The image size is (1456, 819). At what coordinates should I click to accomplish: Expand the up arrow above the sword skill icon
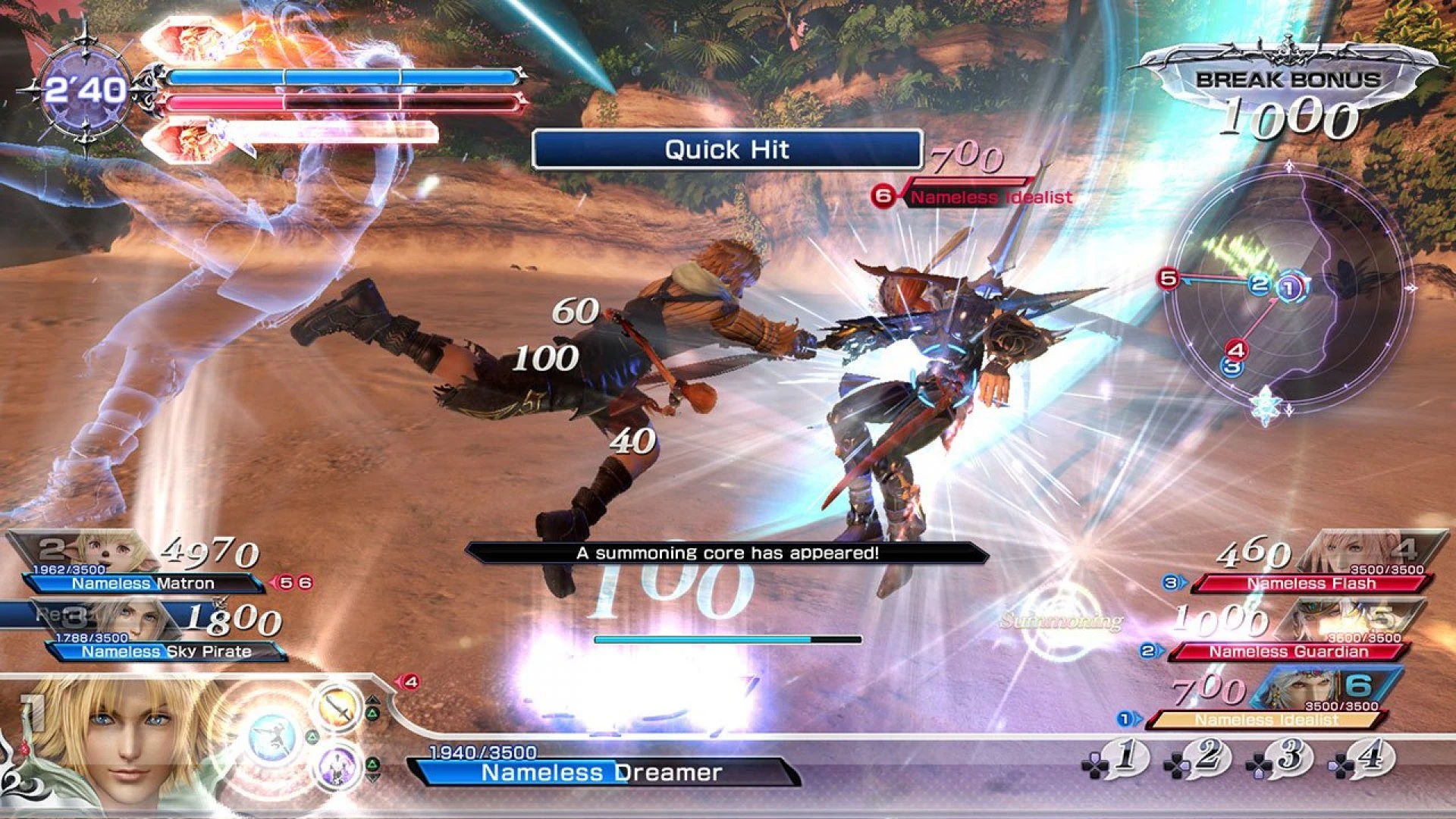[373, 700]
